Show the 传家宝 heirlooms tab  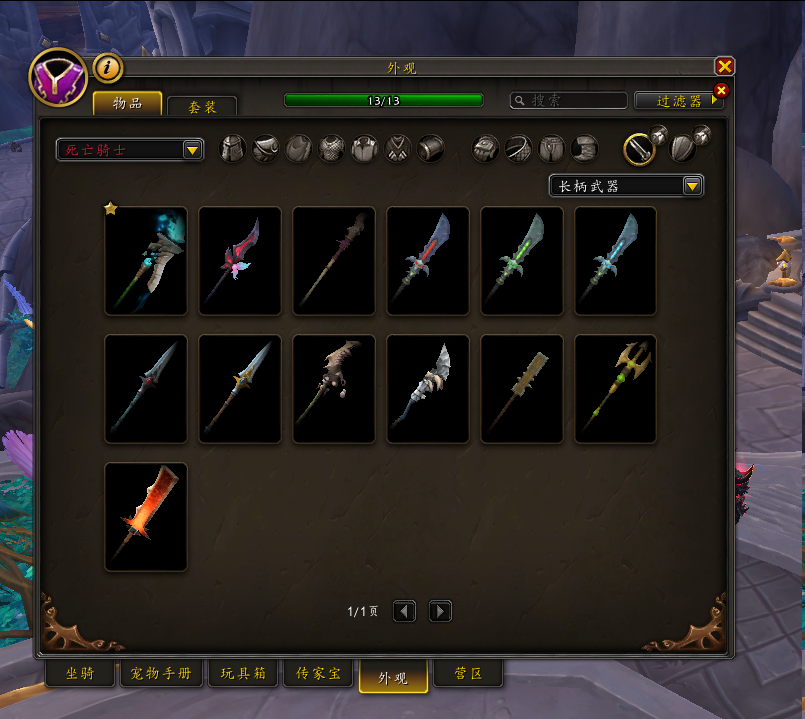pyautogui.click(x=317, y=675)
